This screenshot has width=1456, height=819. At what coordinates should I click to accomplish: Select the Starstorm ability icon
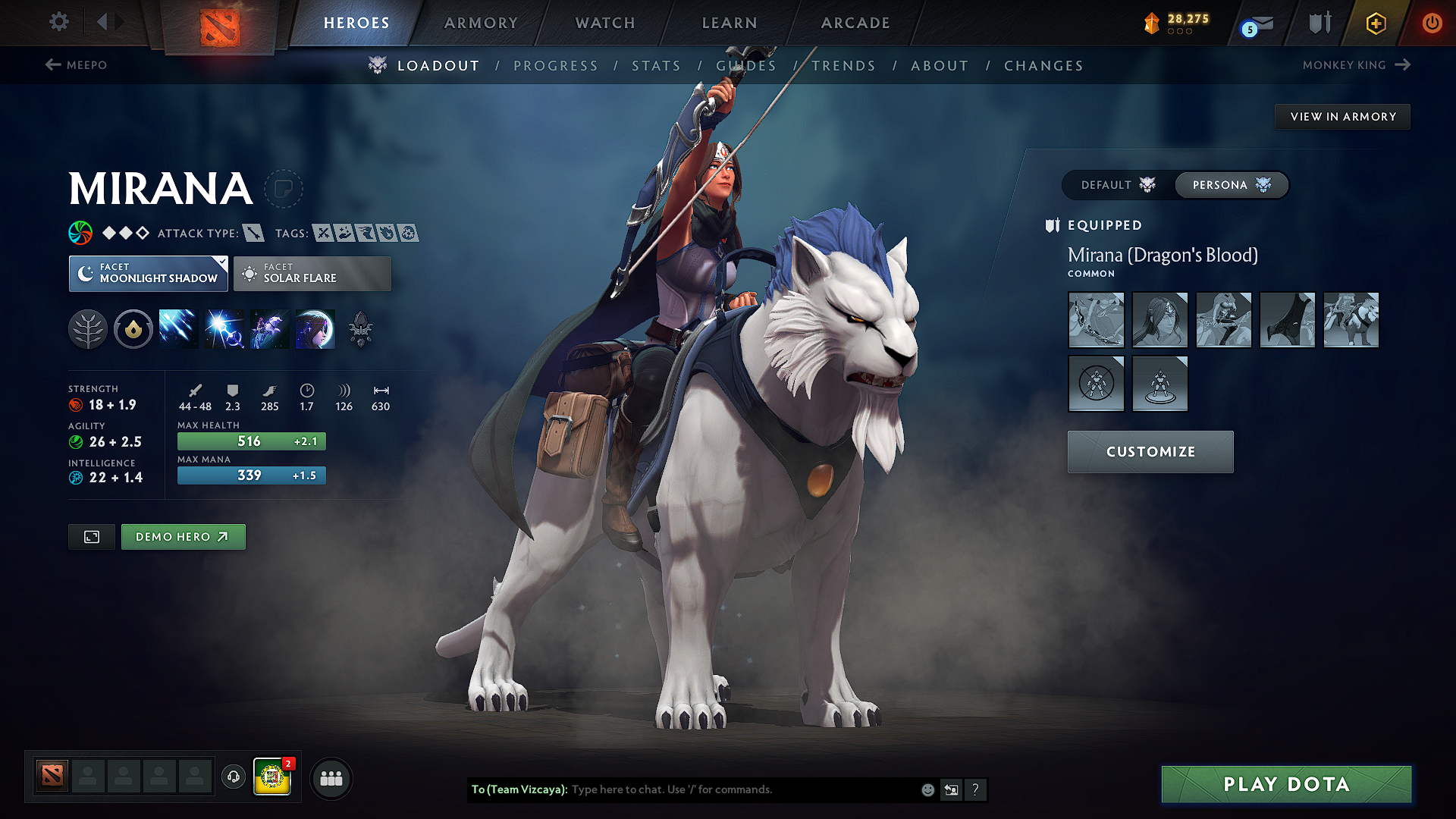coord(178,328)
